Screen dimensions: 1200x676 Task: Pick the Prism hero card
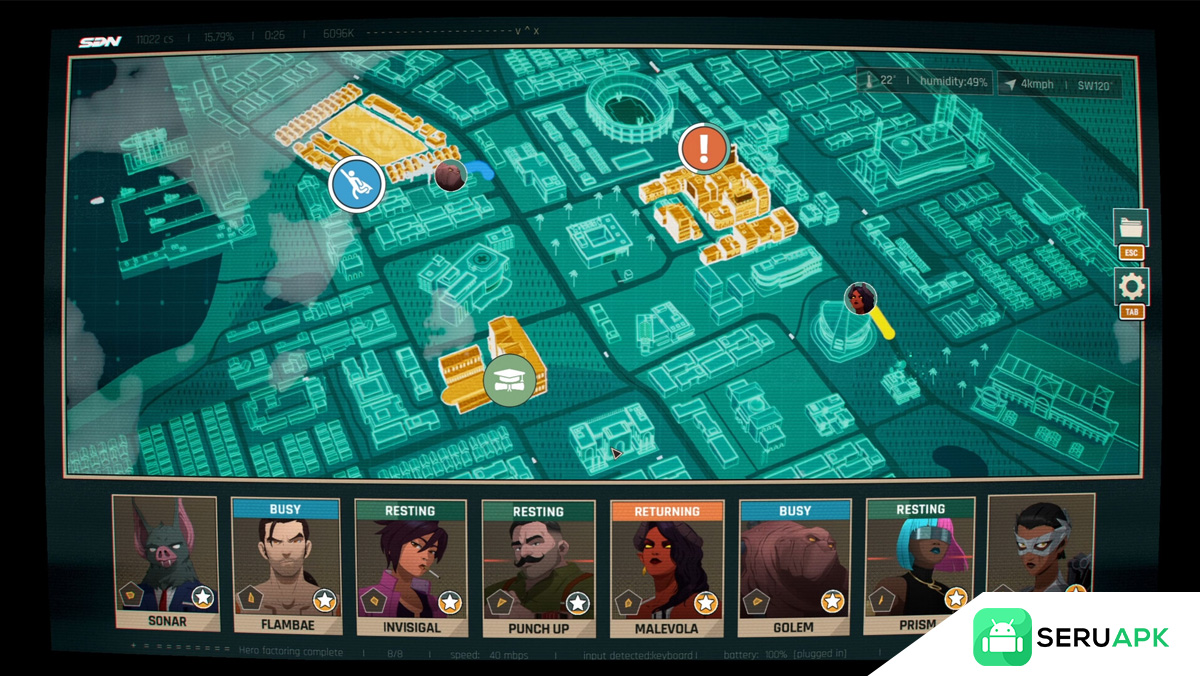pos(918,565)
